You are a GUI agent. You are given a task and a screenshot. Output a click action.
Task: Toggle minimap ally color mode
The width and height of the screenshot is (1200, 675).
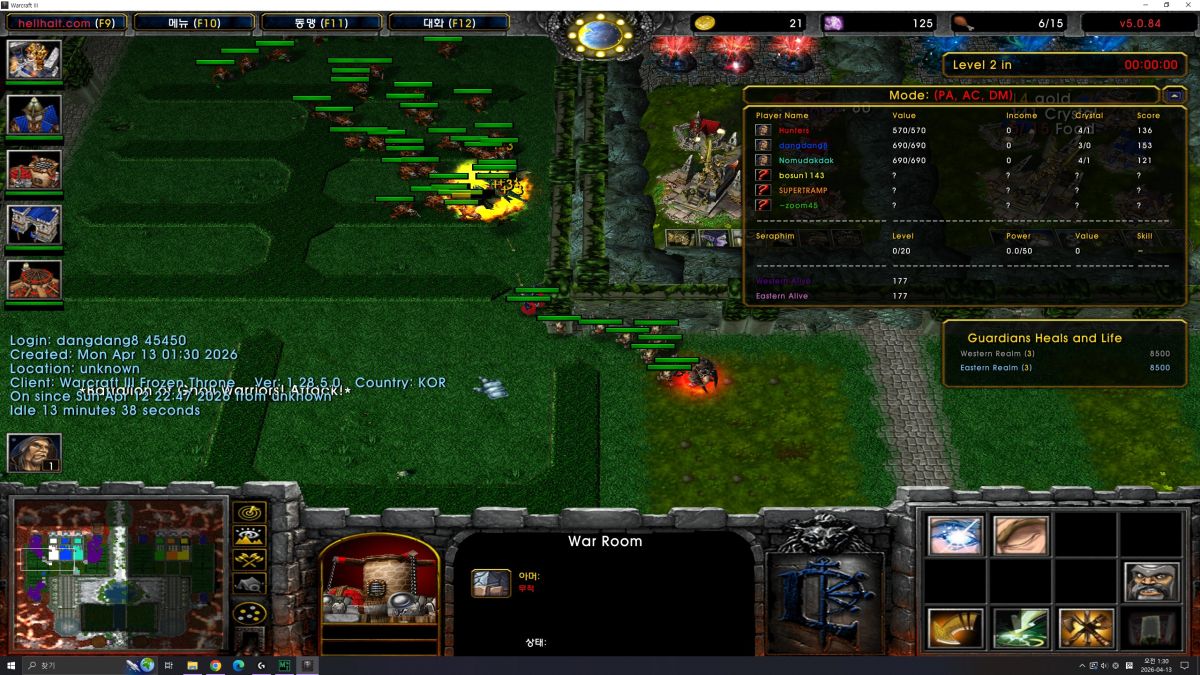[249, 560]
